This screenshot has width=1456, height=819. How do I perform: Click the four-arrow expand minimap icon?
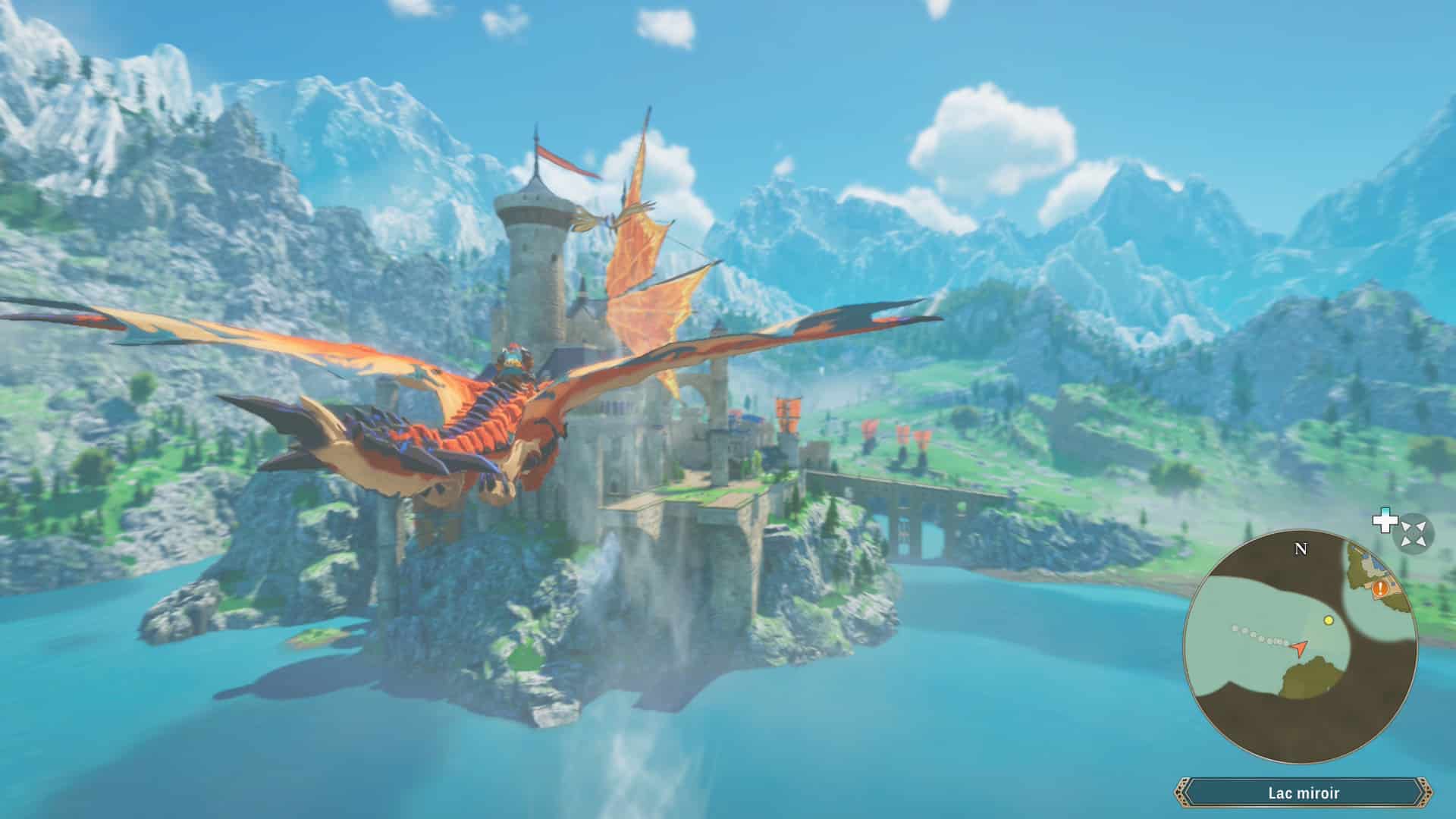[x=1412, y=533]
